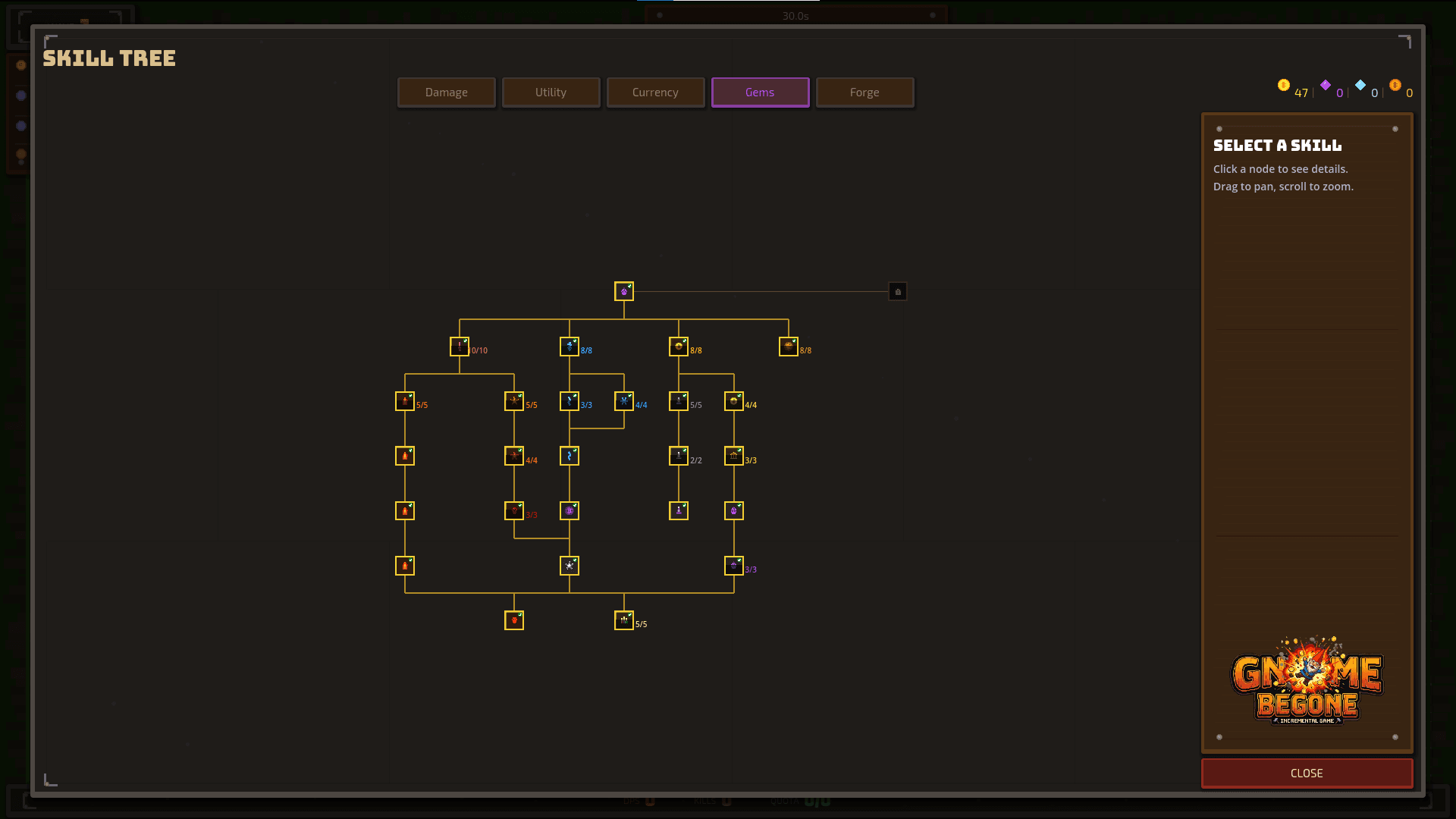
Task: Select the temple 3/3 skill node
Action: (x=734, y=456)
